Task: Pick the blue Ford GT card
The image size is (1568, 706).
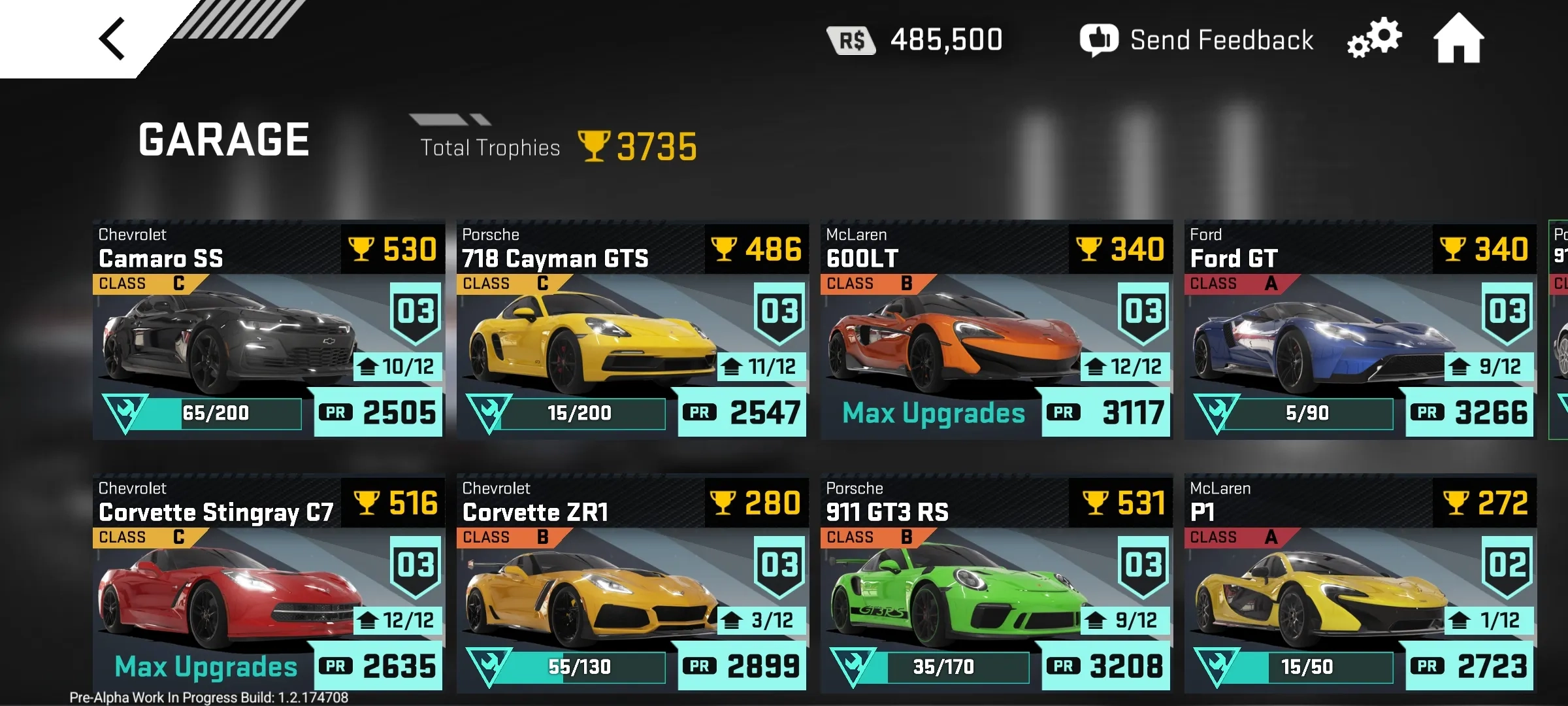Action: 1359,330
